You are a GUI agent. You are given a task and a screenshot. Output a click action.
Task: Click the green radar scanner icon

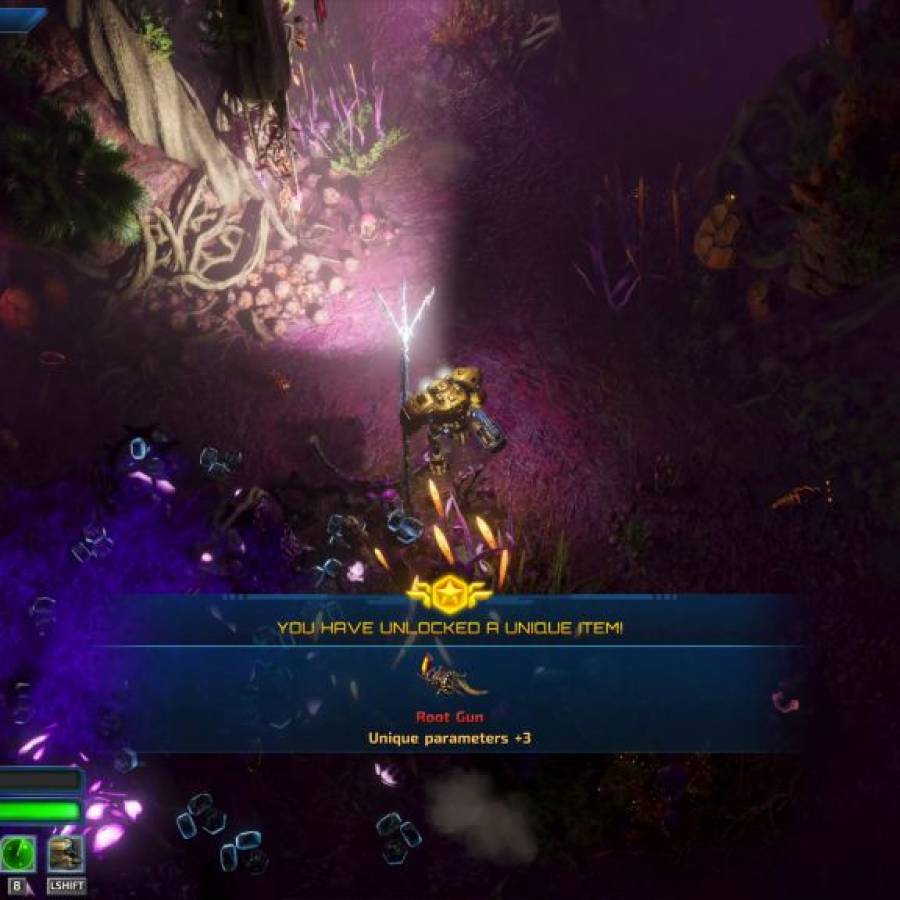point(18,854)
